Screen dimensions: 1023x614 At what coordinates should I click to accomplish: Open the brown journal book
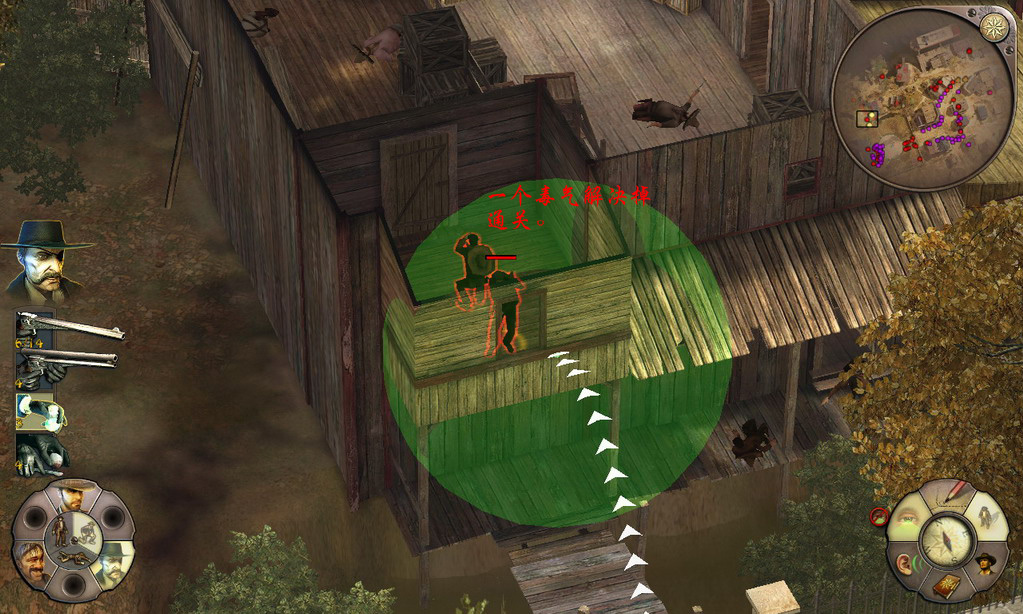946,586
